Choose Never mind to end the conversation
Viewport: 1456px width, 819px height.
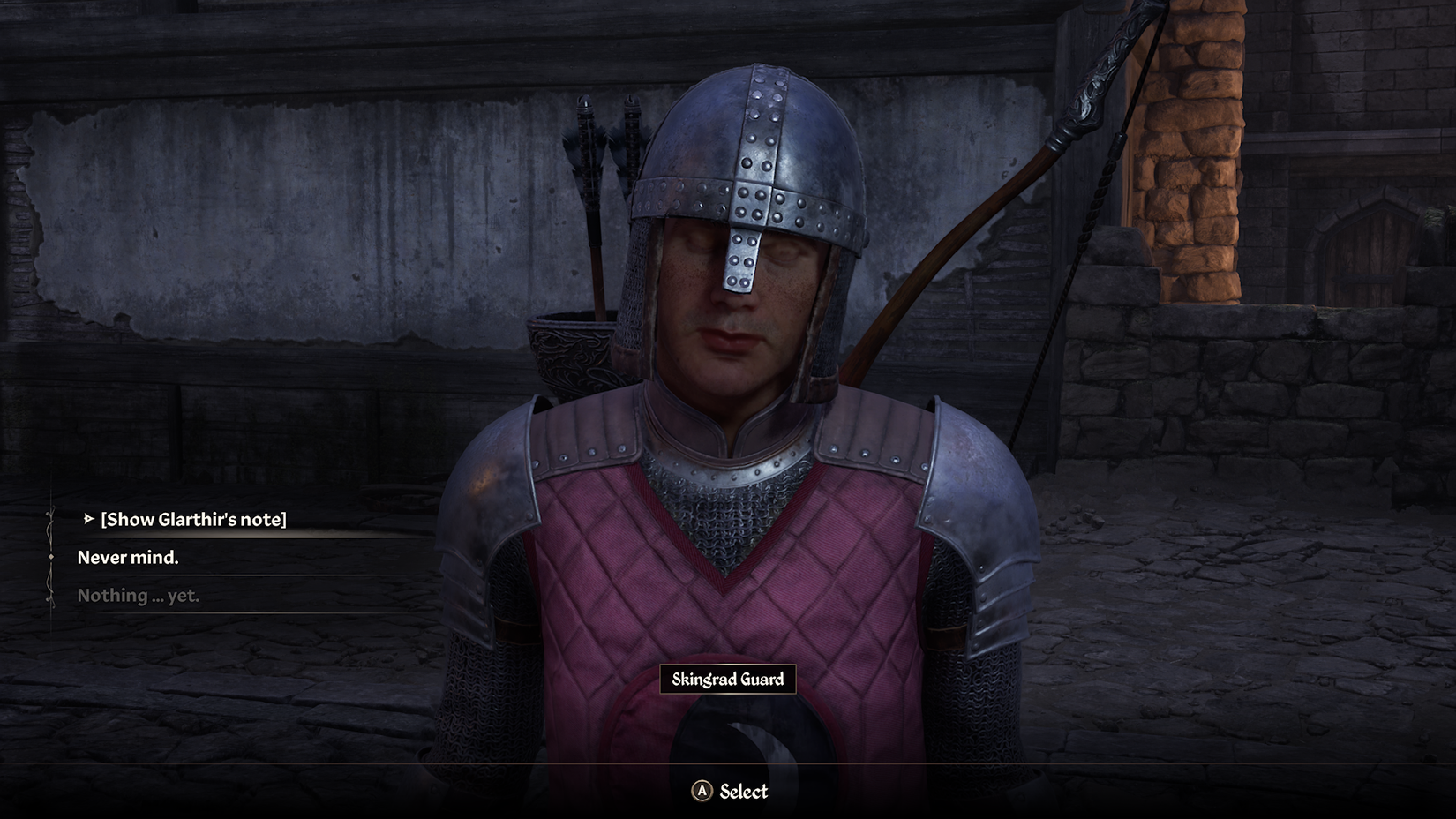129,558
